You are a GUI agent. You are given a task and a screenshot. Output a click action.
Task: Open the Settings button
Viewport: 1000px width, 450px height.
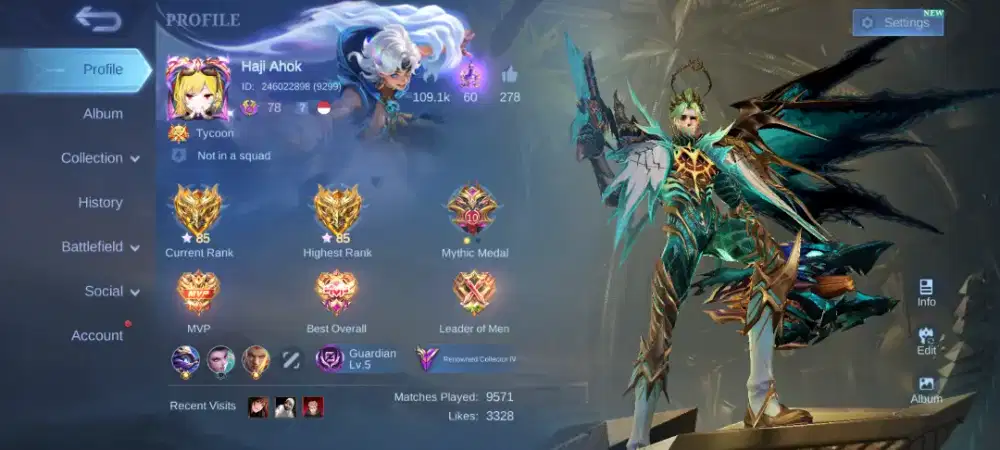[897, 23]
